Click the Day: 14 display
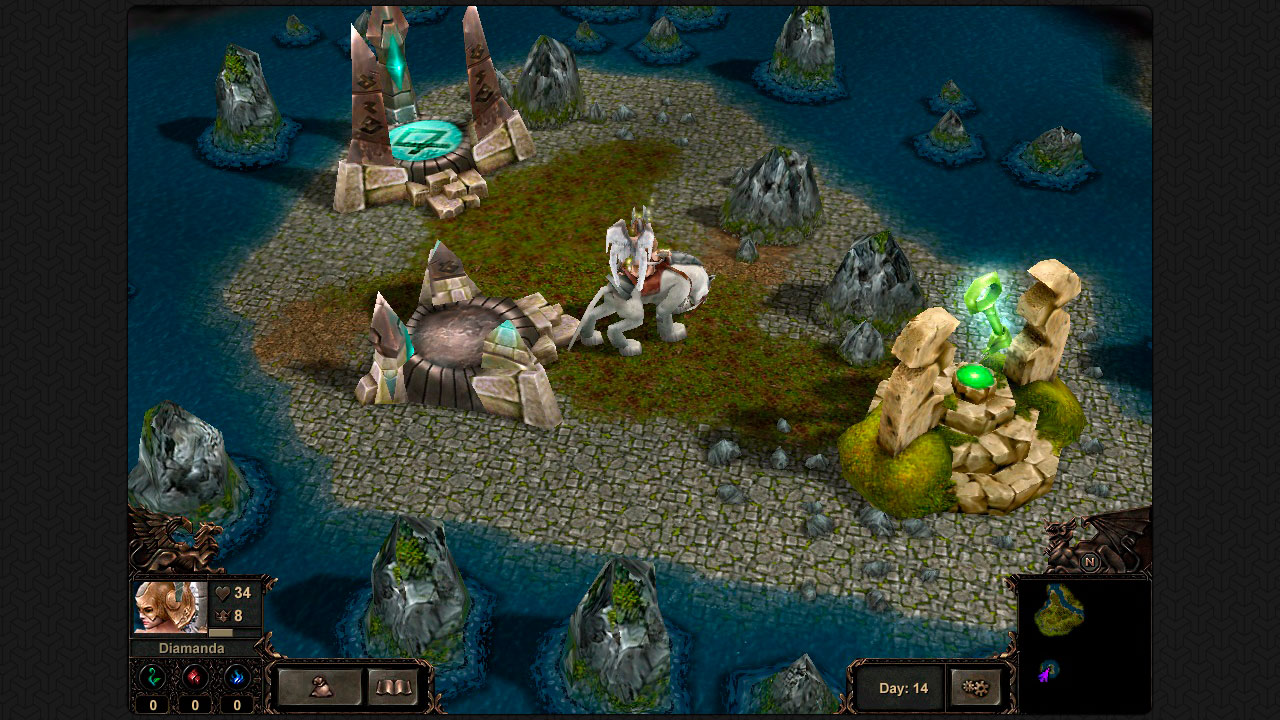 coord(903,688)
